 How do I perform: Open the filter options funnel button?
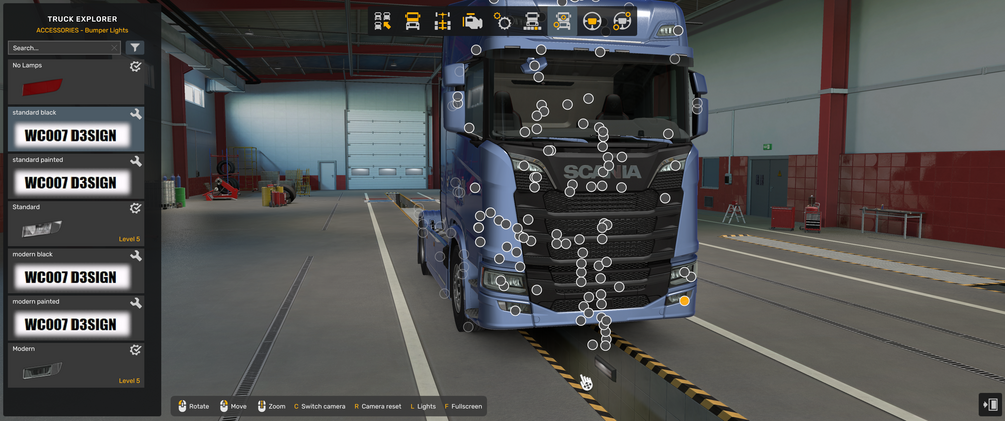(136, 48)
